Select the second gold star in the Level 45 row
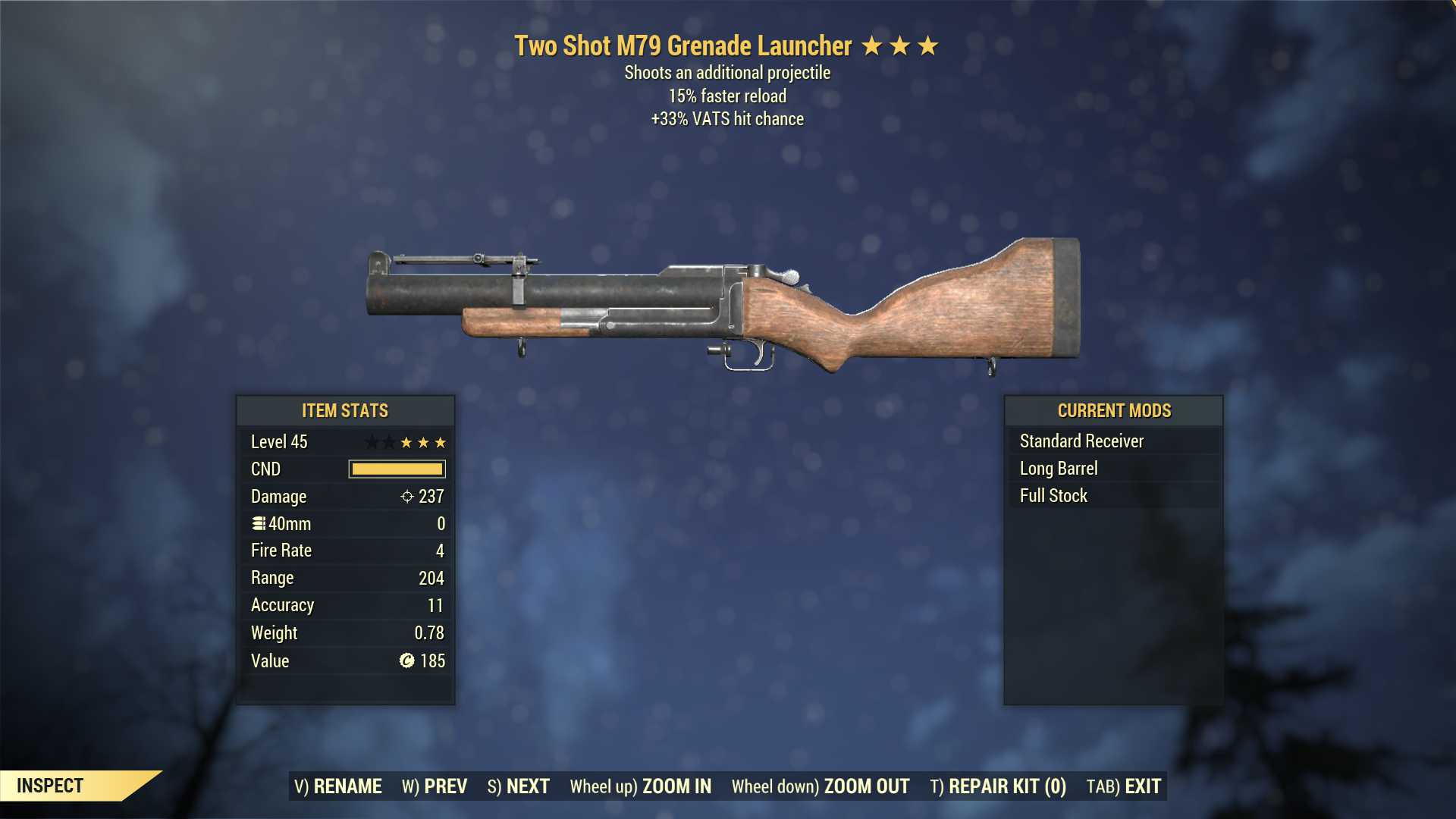Image resolution: width=1456 pixels, height=819 pixels. (x=424, y=442)
